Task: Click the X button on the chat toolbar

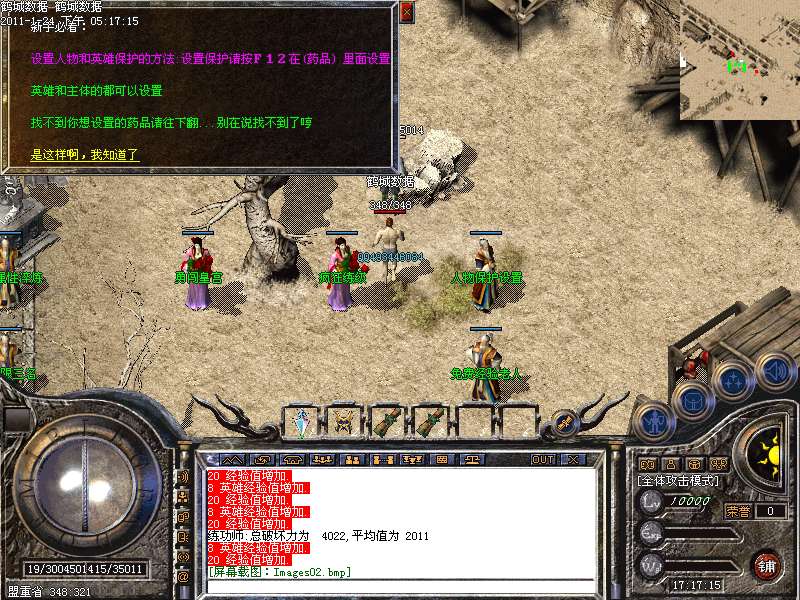Action: pyautogui.click(x=573, y=460)
